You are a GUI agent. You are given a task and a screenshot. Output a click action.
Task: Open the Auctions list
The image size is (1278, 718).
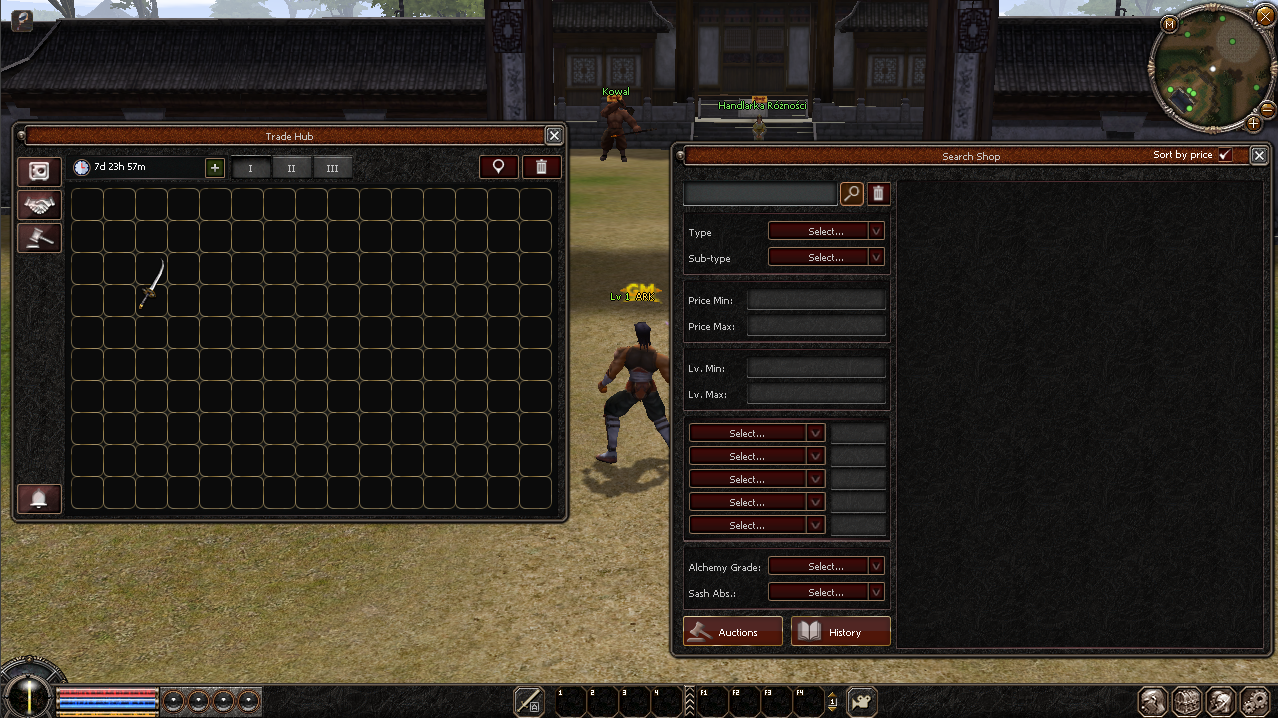click(x=733, y=632)
